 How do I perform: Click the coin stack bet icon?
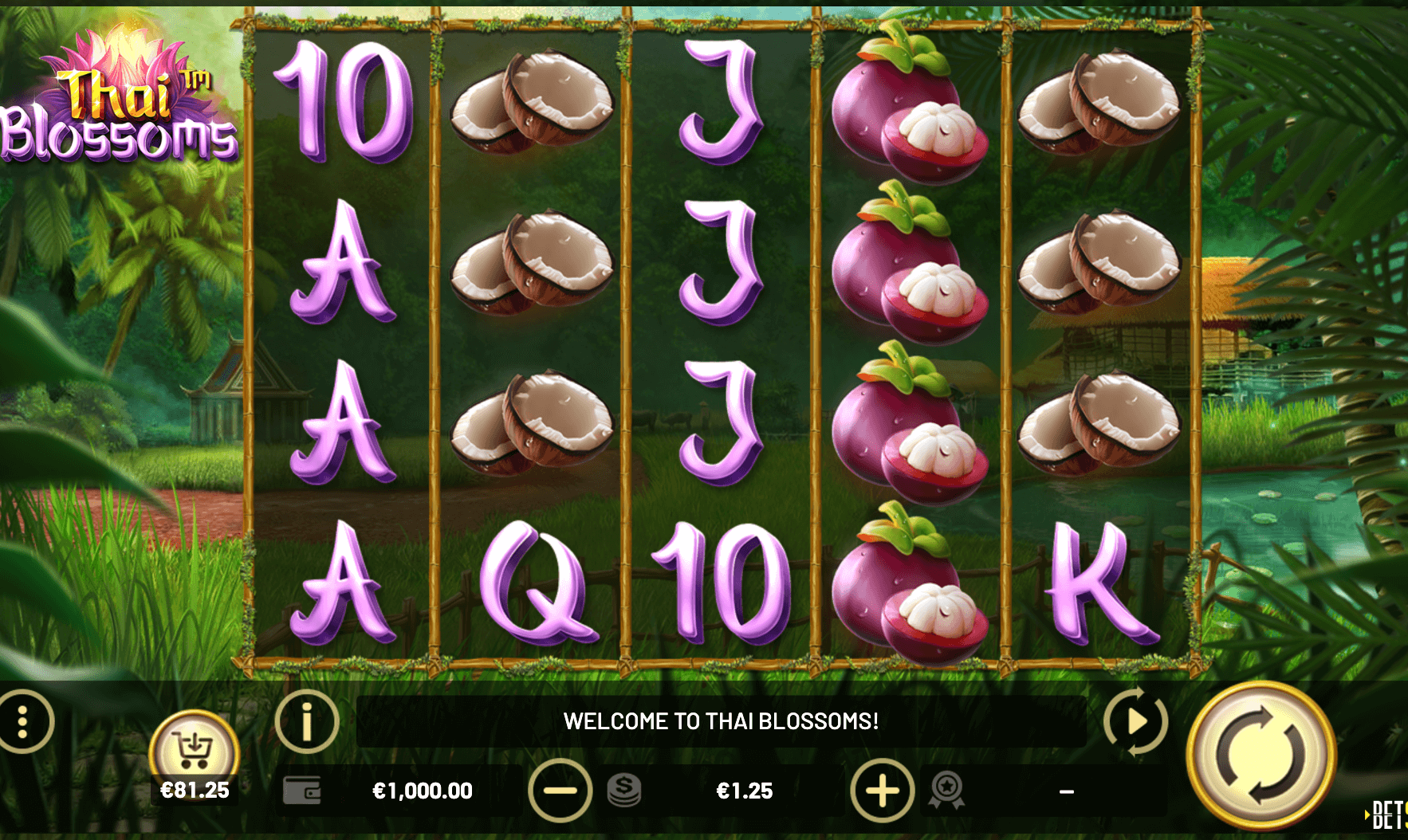pyautogui.click(x=624, y=791)
